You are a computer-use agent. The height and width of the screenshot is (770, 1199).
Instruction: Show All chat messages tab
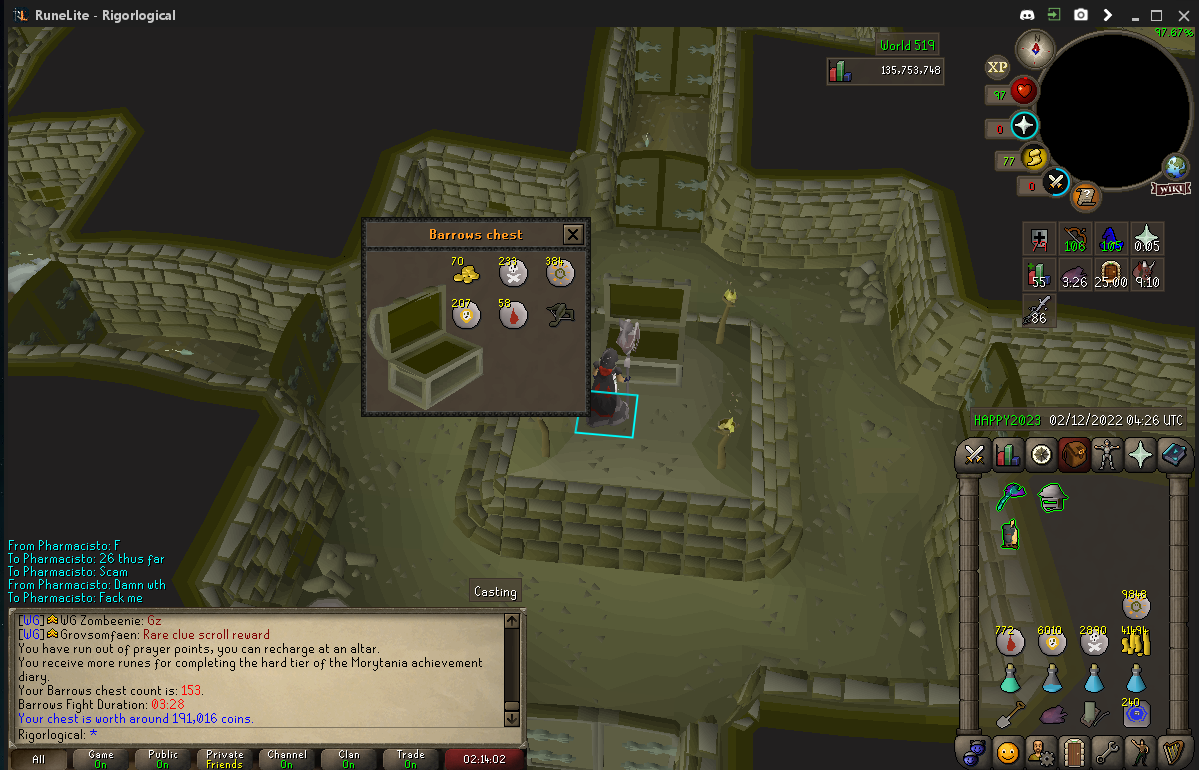pos(38,759)
